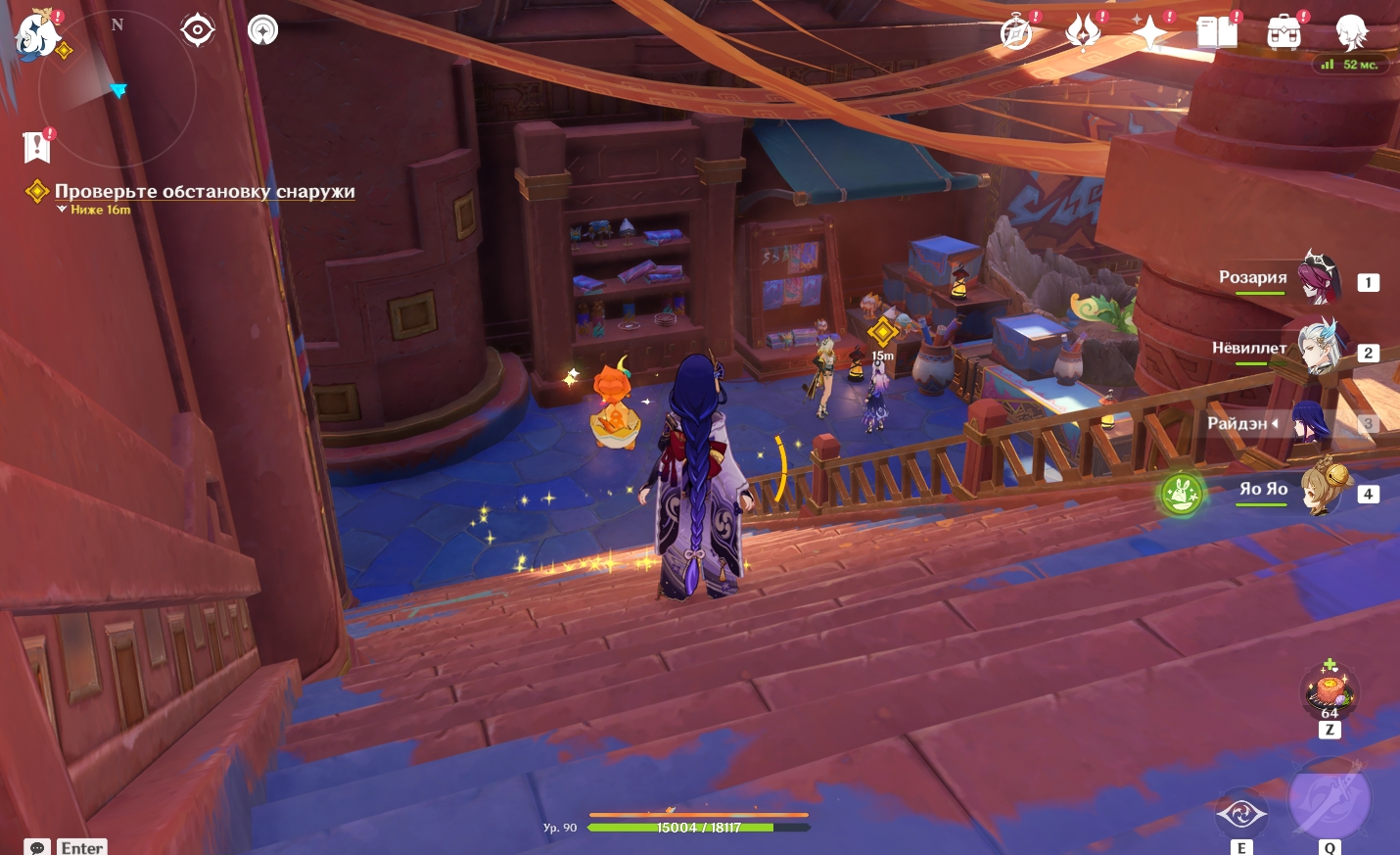Open the circular minimap
This screenshot has width=1400, height=855.
click(x=116, y=90)
